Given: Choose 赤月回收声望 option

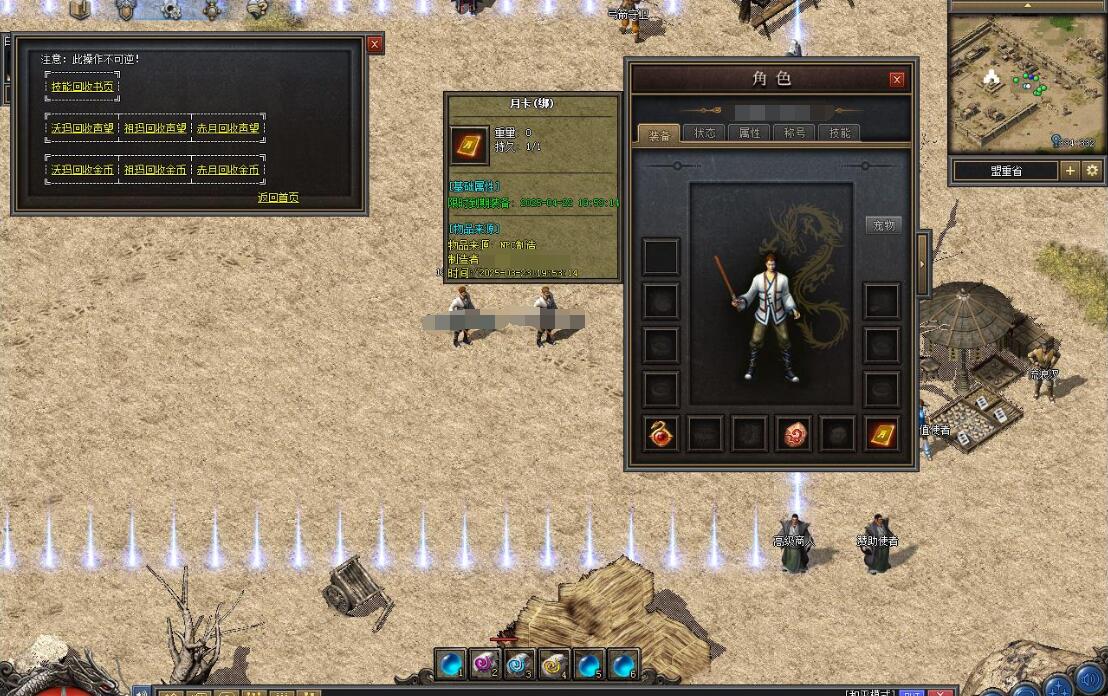Looking at the screenshot, I should coord(227,128).
